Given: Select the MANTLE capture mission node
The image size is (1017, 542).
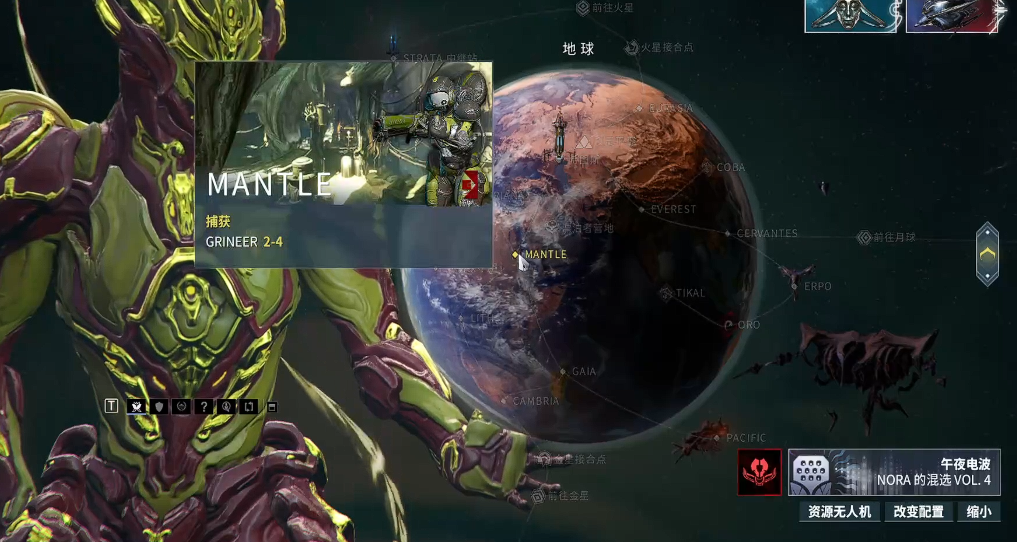Looking at the screenshot, I should [517, 255].
